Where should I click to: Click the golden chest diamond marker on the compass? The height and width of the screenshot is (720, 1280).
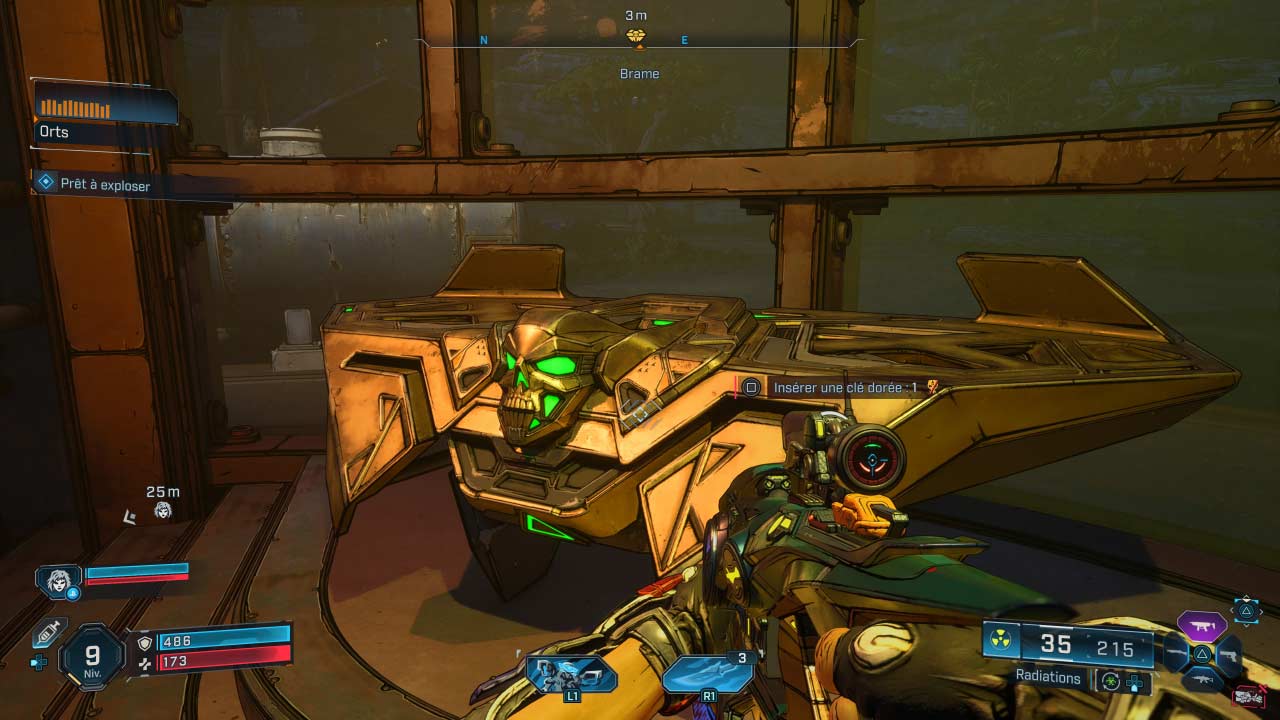(x=637, y=35)
